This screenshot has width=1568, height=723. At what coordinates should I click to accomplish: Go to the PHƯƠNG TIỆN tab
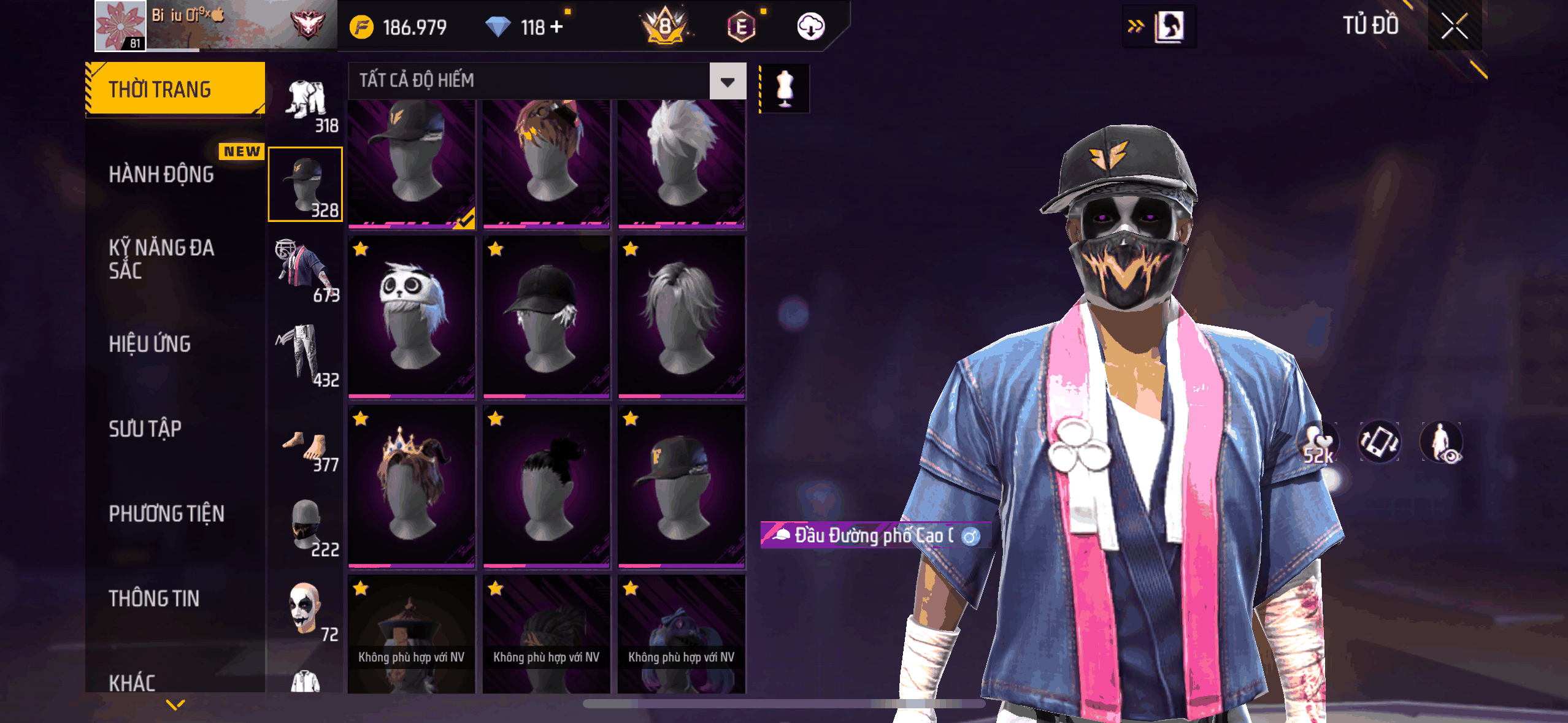click(x=166, y=514)
